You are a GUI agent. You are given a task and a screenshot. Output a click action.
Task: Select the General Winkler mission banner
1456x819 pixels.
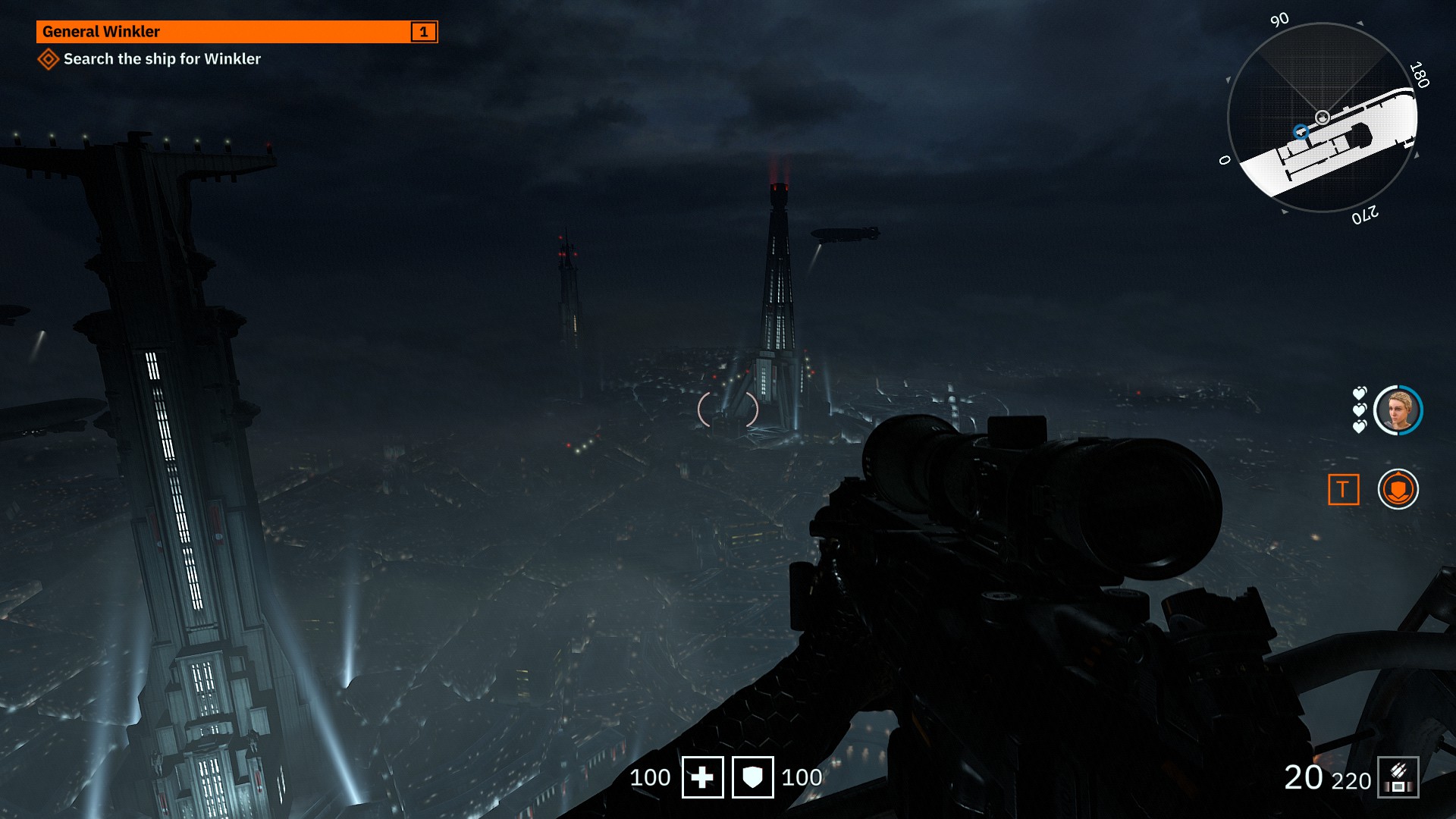coord(237,32)
